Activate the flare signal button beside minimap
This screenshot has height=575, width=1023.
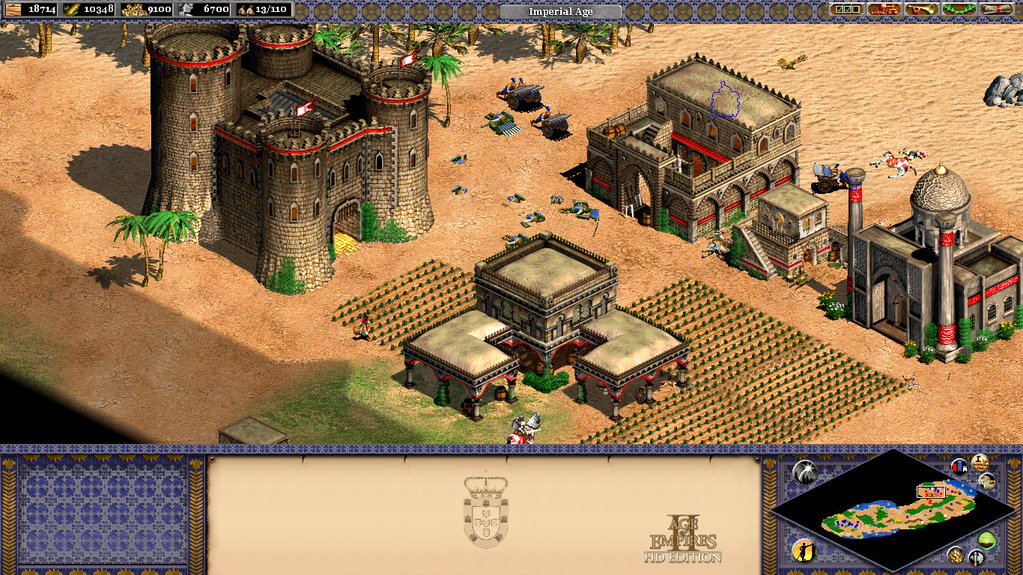tap(806, 472)
